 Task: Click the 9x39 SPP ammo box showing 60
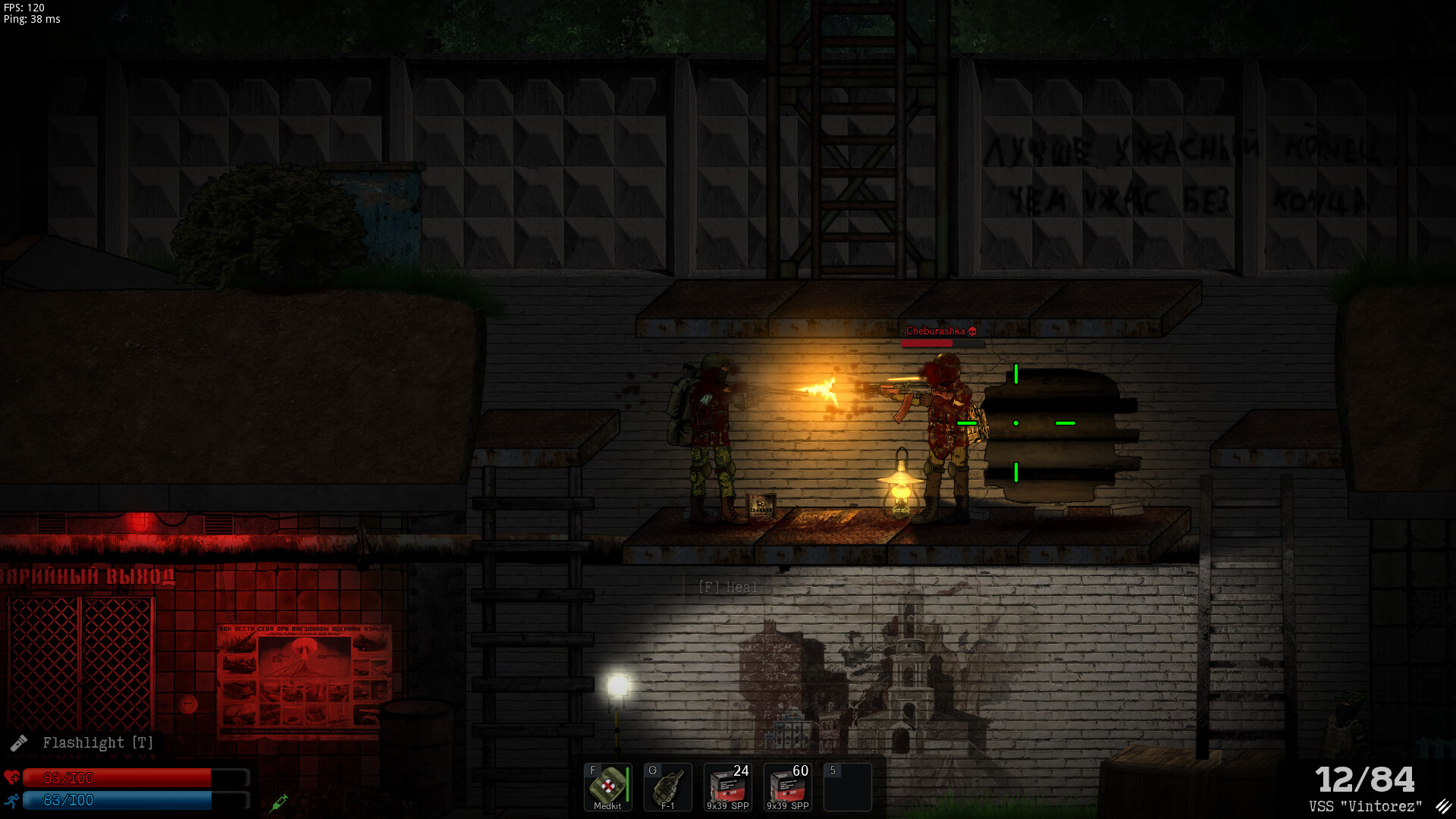click(786, 787)
